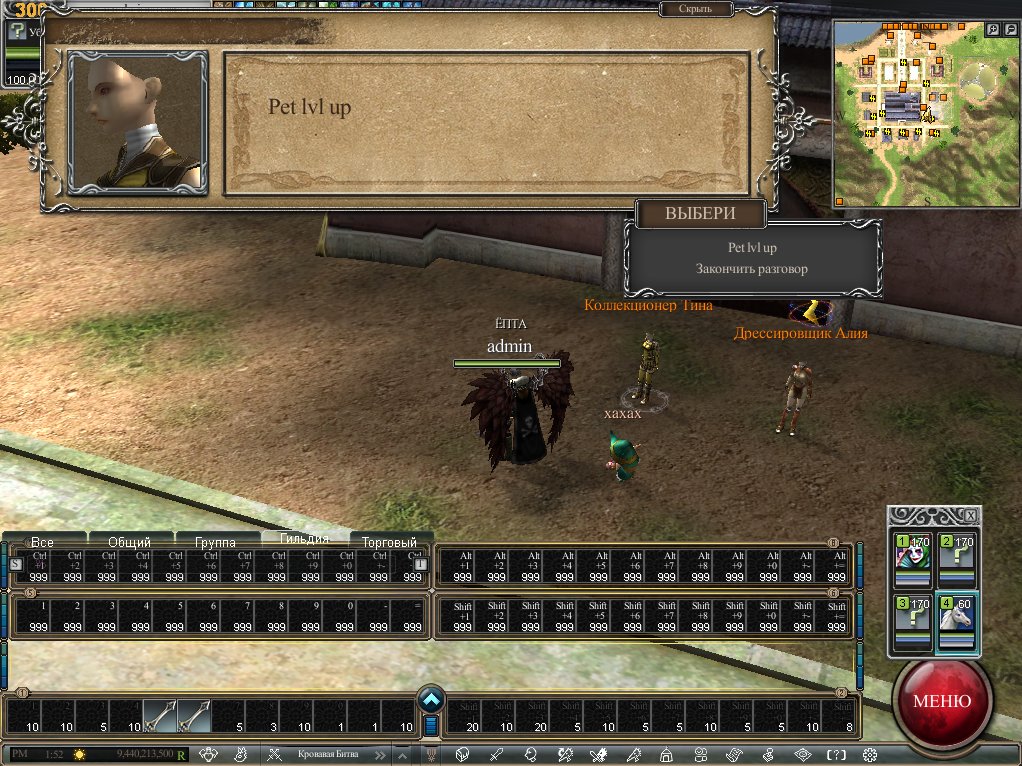Toggle the blue hotbar expand arrow
Image resolution: width=1022 pixels, height=766 pixels.
click(x=431, y=699)
